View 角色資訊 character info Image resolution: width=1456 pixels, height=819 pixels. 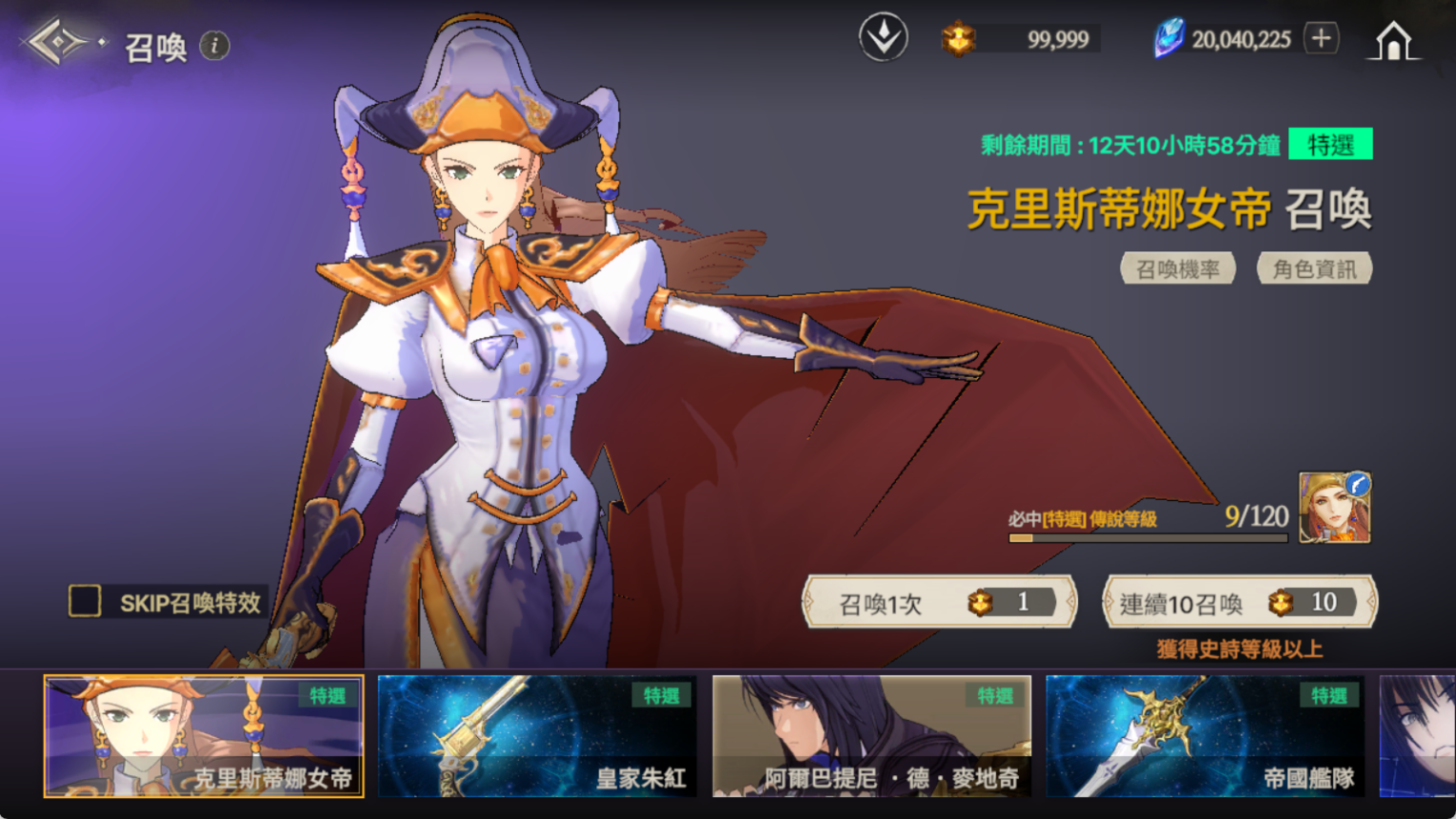(1314, 270)
